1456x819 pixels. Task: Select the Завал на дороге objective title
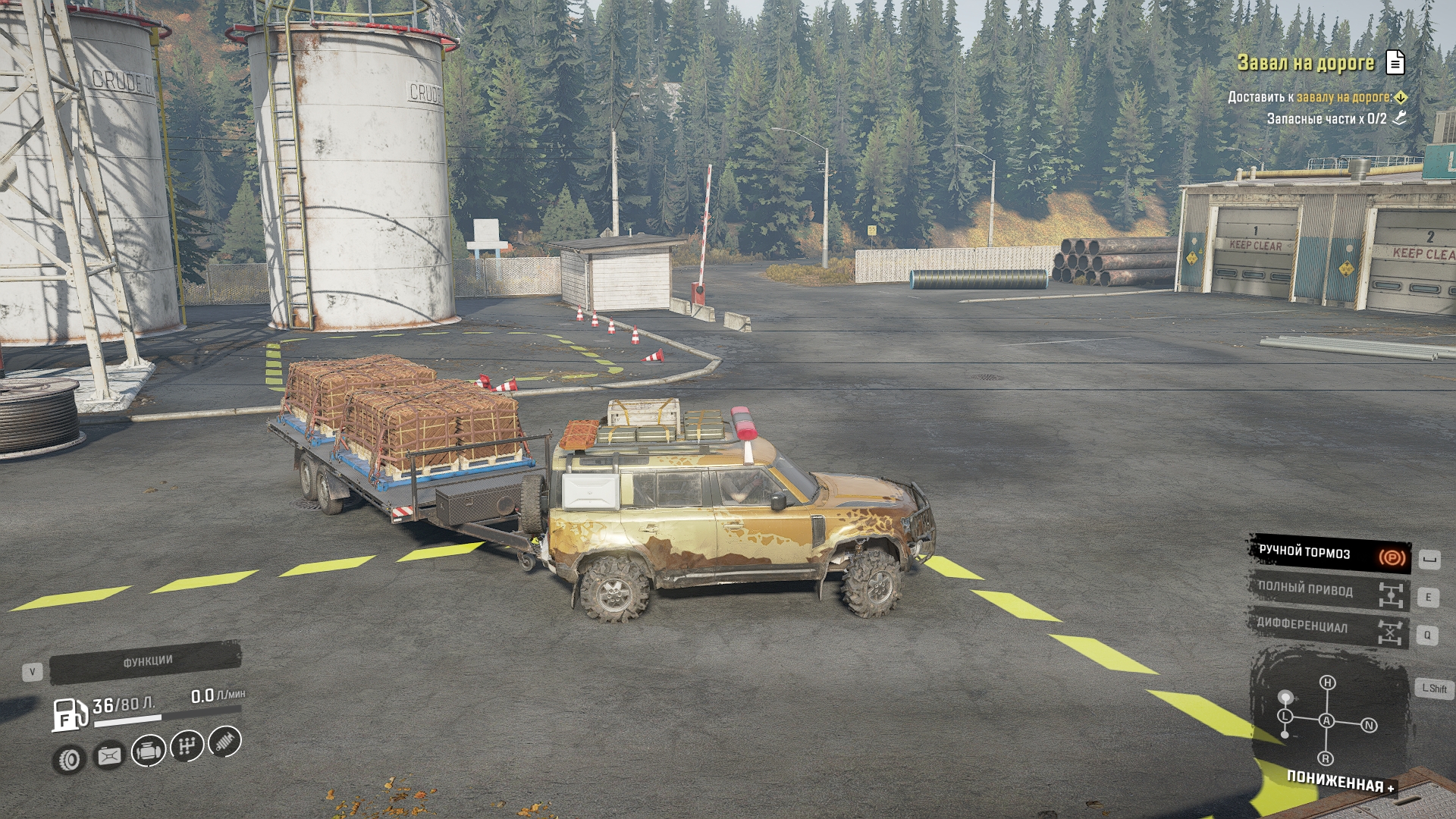coord(1305,63)
